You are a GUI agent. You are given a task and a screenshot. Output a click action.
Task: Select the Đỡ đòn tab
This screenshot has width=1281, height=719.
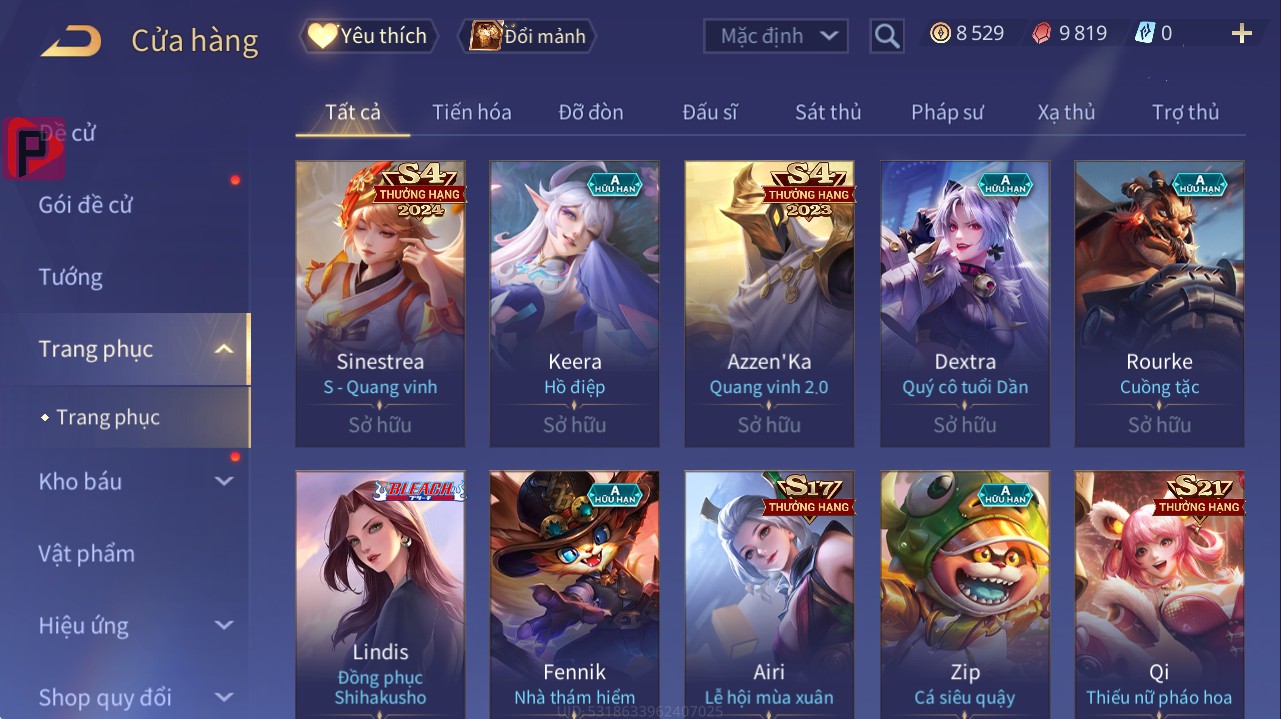[591, 112]
